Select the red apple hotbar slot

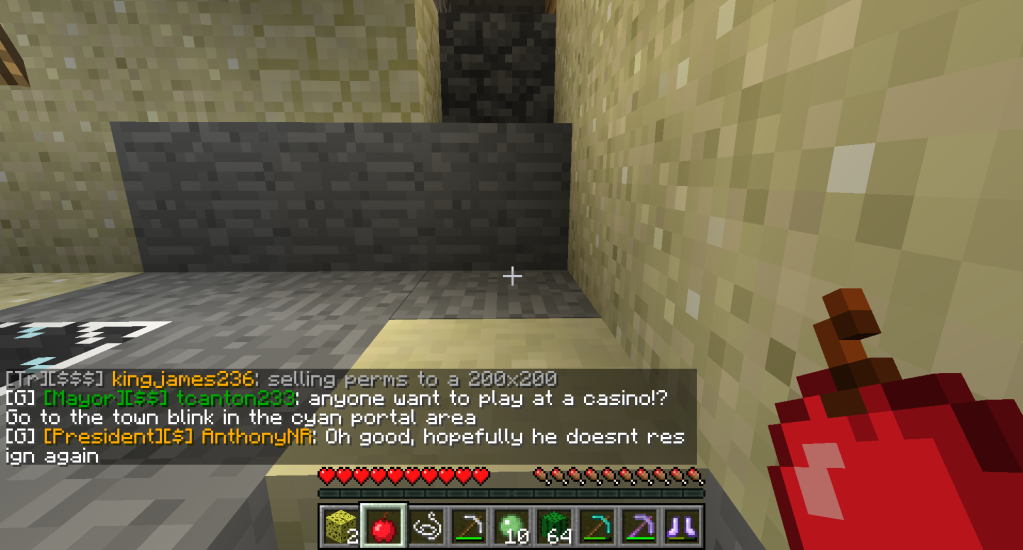(x=381, y=525)
